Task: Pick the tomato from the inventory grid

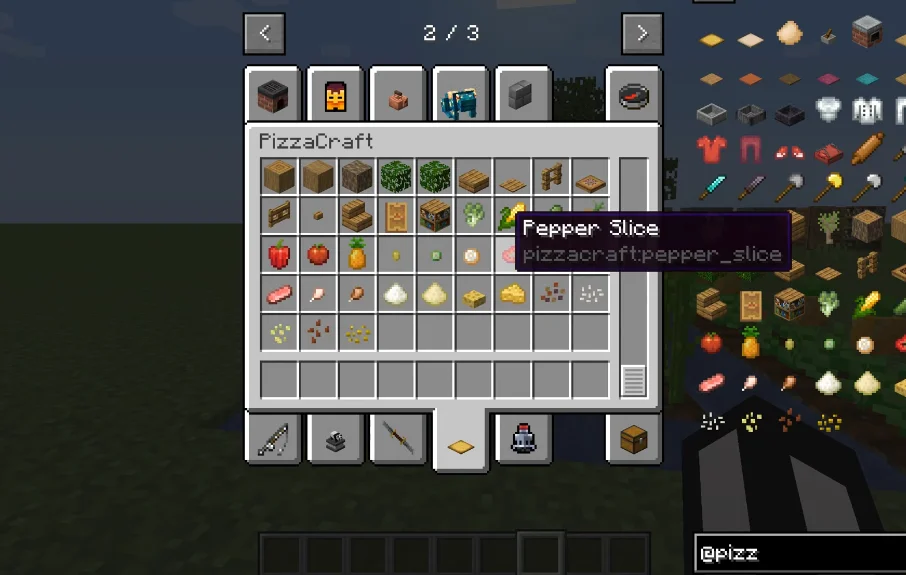Action: [318, 254]
